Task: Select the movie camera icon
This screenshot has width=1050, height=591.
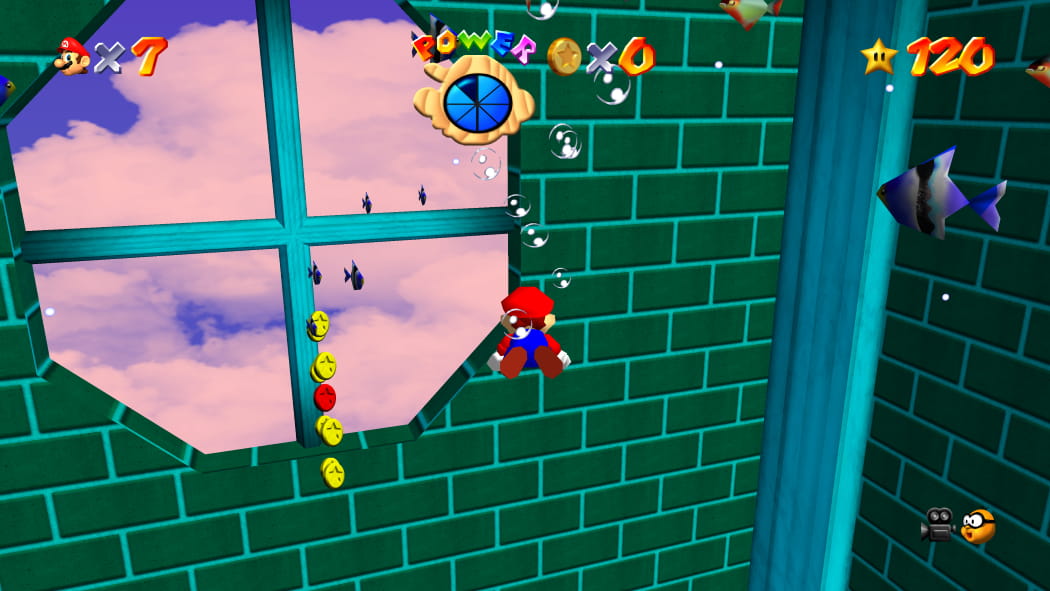Action: [938, 524]
